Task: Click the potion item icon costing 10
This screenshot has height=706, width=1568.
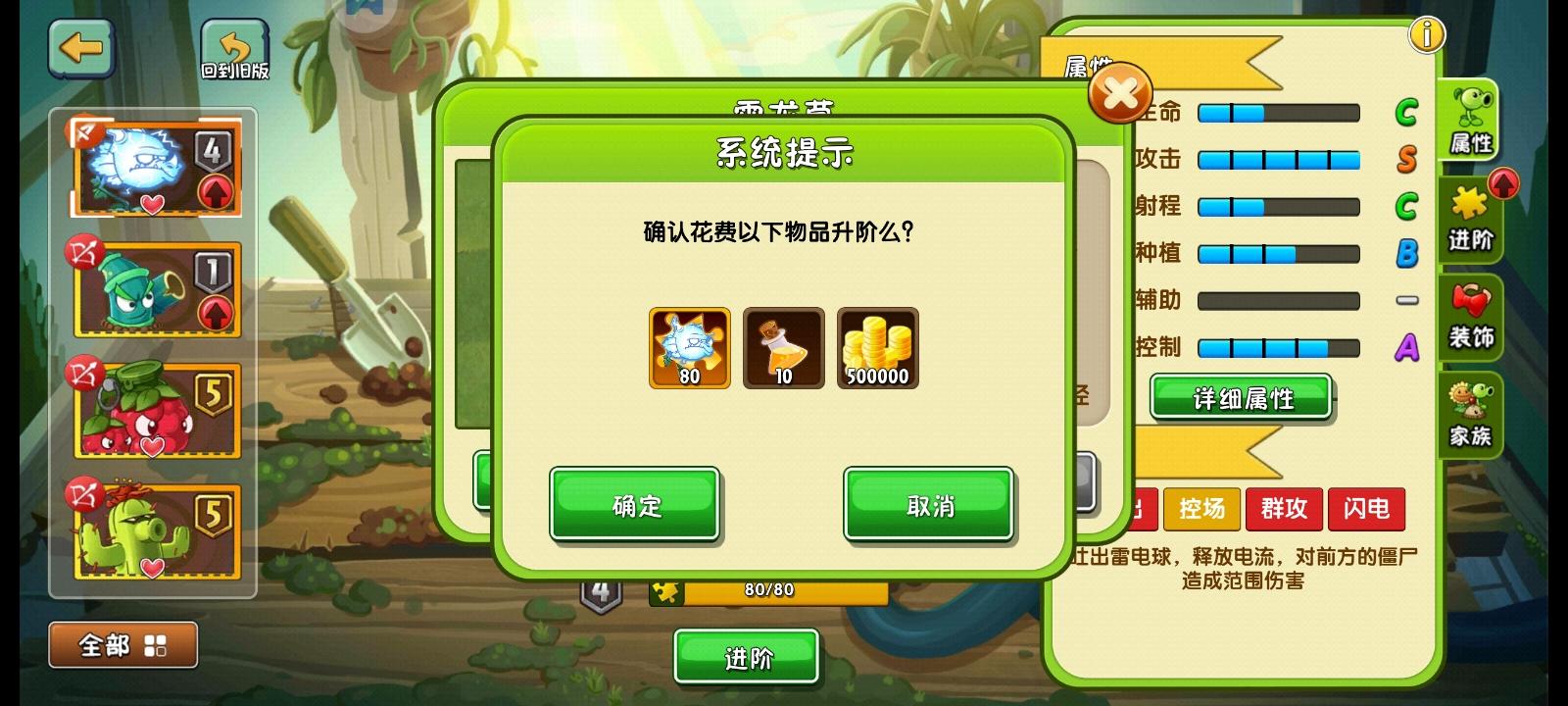Action: (782, 348)
